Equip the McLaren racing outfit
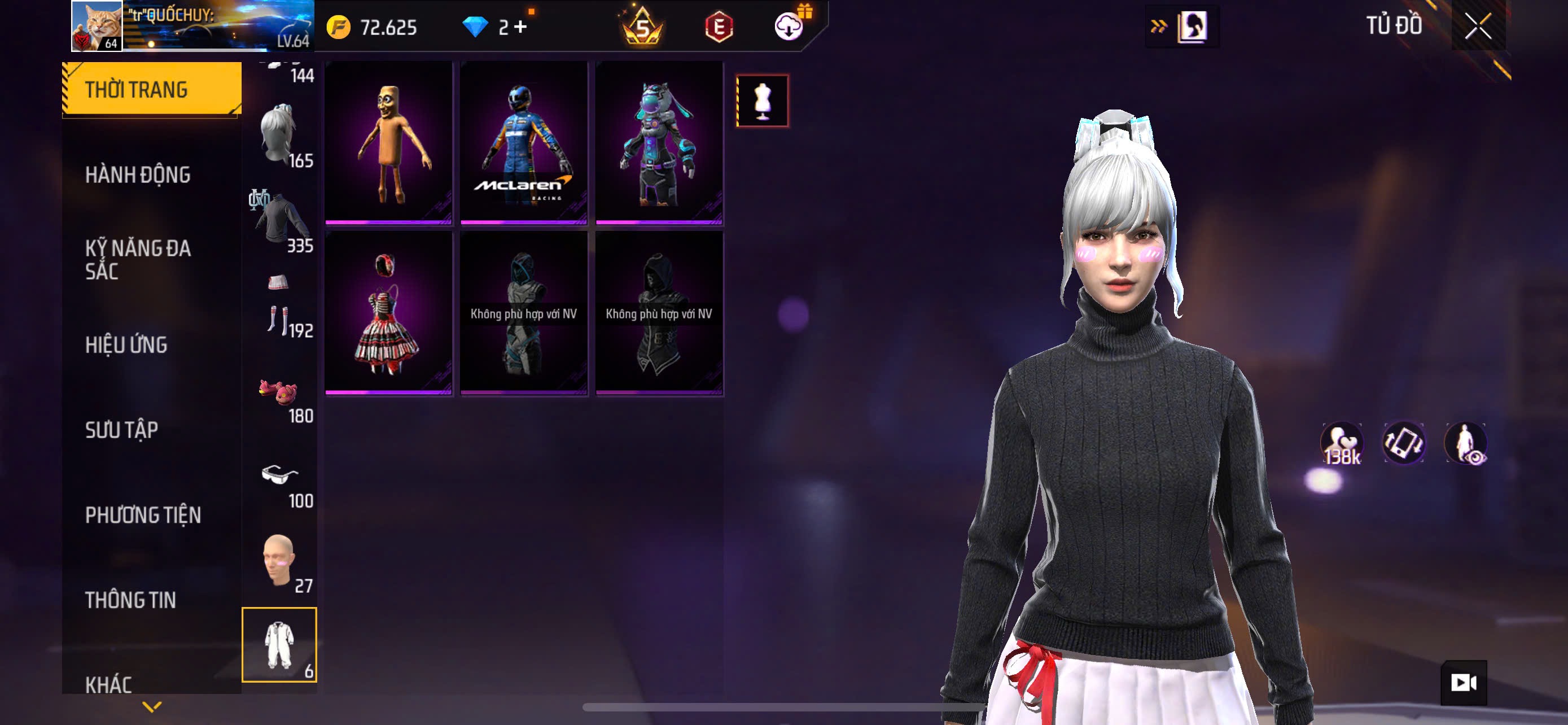This screenshot has height=725, width=1568. 523,142
